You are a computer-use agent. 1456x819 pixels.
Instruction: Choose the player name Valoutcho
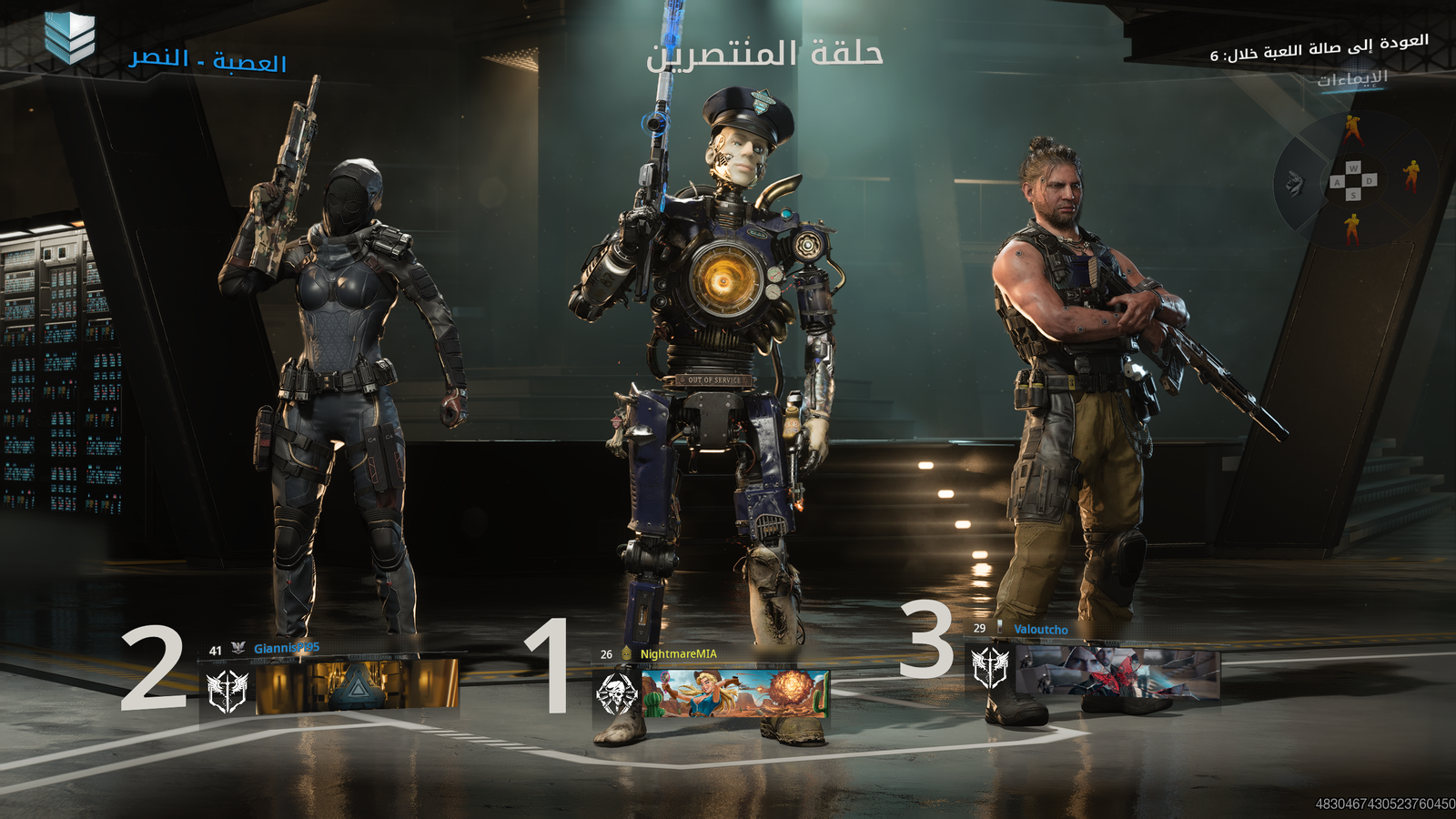click(x=1041, y=630)
